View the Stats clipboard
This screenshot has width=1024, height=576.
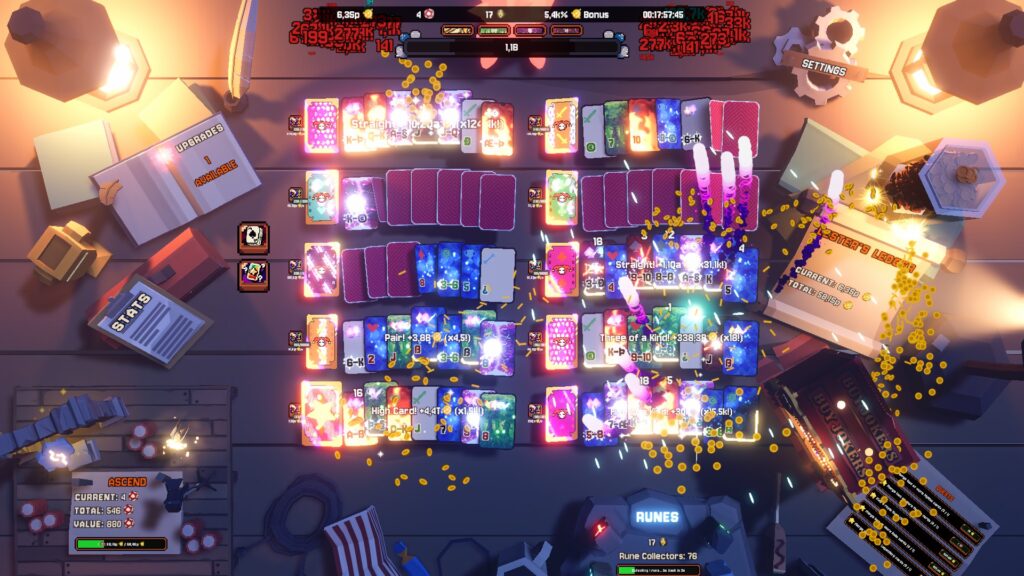coord(150,317)
